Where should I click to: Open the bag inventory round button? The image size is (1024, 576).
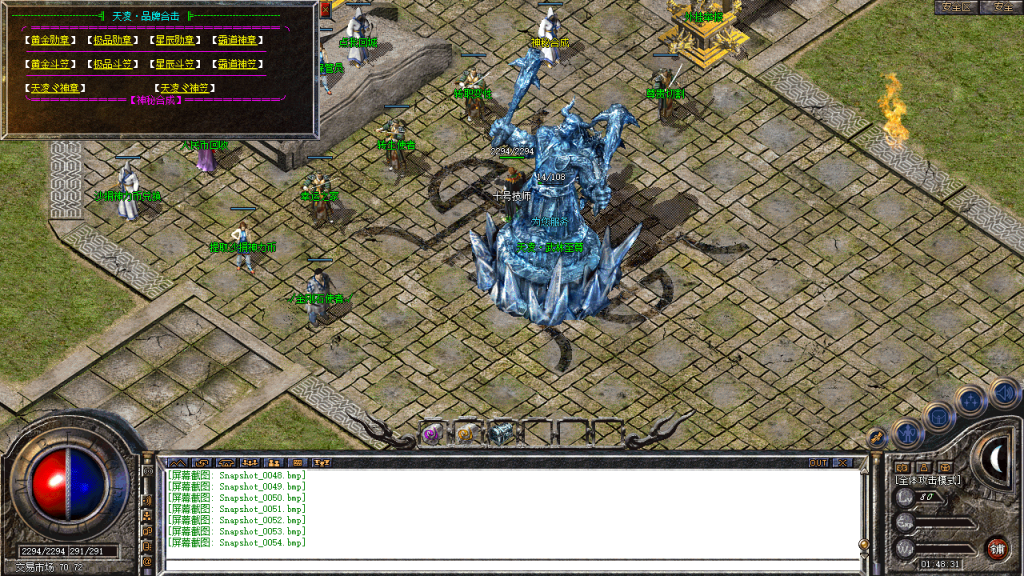coord(939,415)
